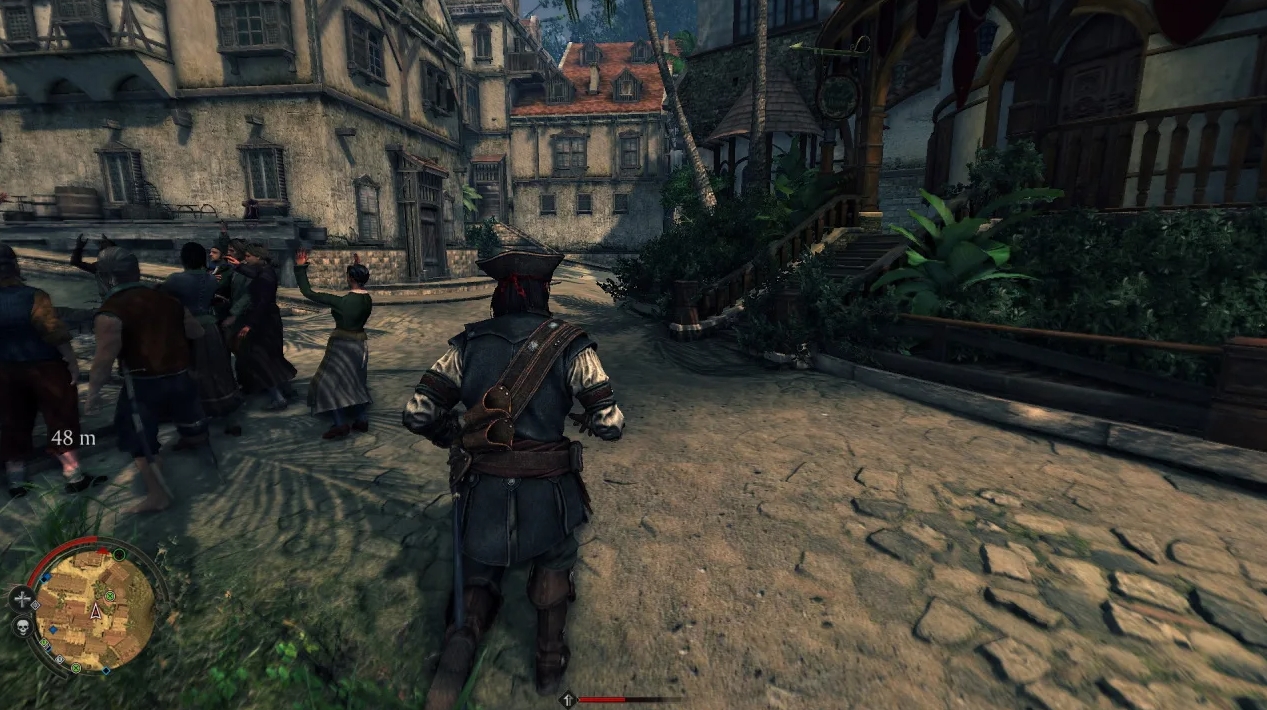This screenshot has width=1267, height=710.
Task: Select the skull icon beside the minimap
Action: (21, 627)
